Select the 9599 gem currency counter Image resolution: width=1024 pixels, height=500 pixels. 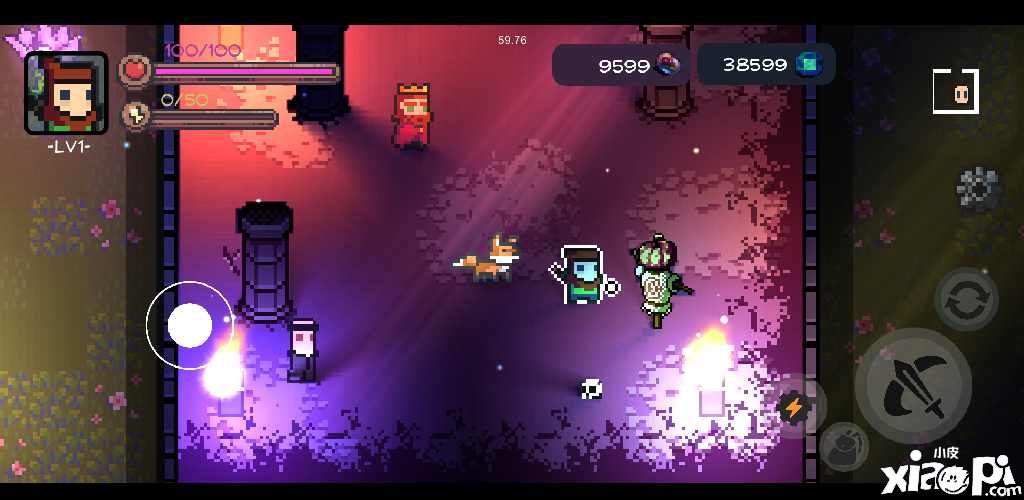621,65
